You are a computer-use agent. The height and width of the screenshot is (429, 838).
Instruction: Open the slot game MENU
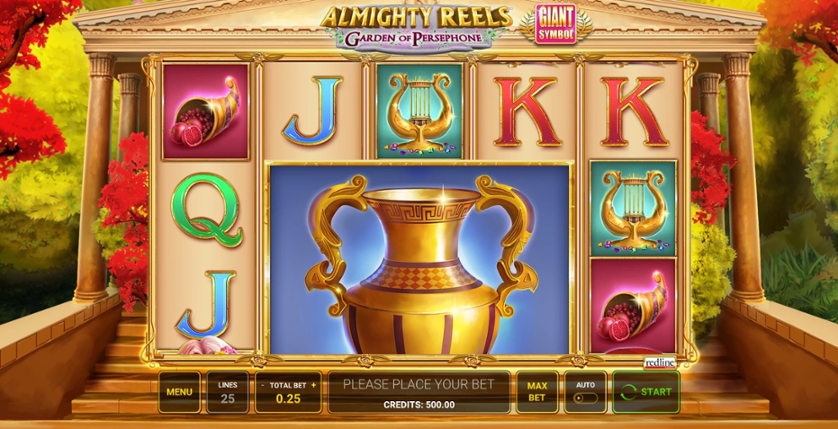[179, 392]
